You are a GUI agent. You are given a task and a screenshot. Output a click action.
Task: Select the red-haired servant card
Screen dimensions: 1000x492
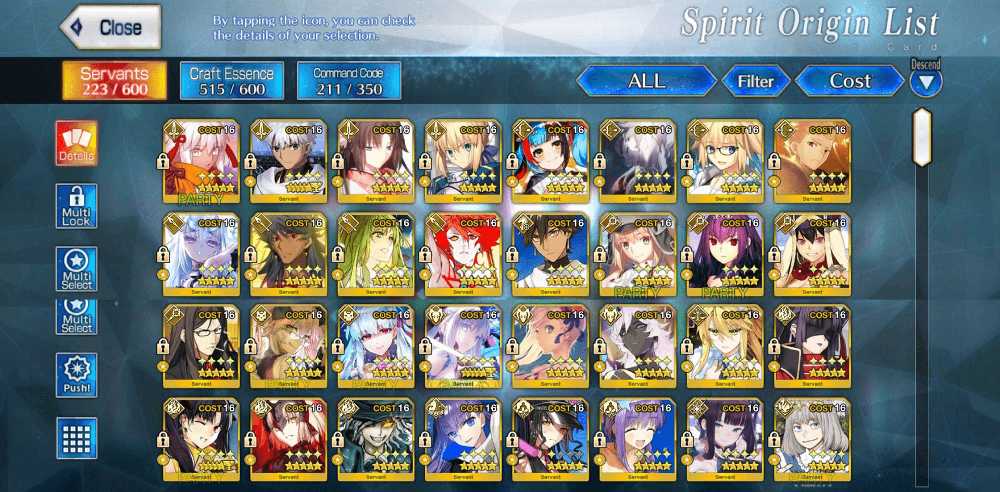click(463, 255)
